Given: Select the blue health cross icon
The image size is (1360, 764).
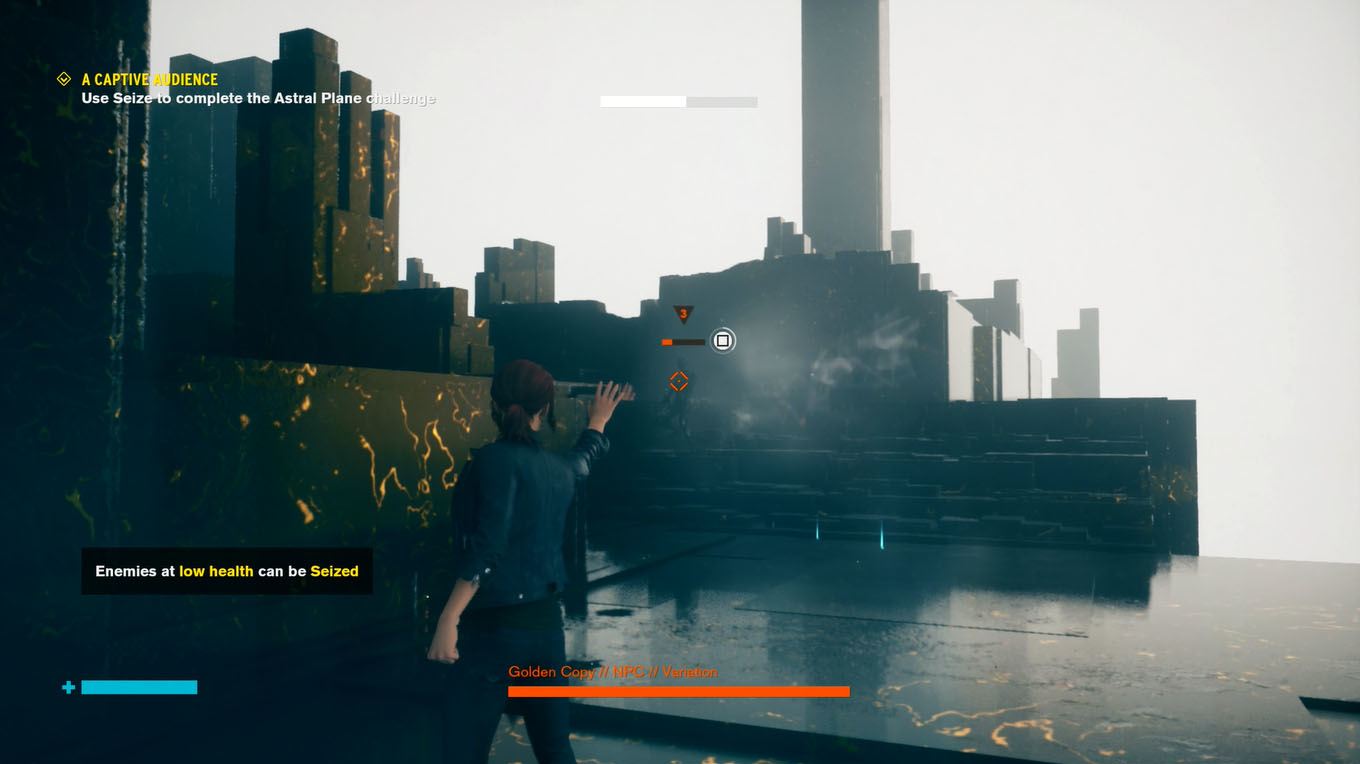Looking at the screenshot, I should 67,687.
